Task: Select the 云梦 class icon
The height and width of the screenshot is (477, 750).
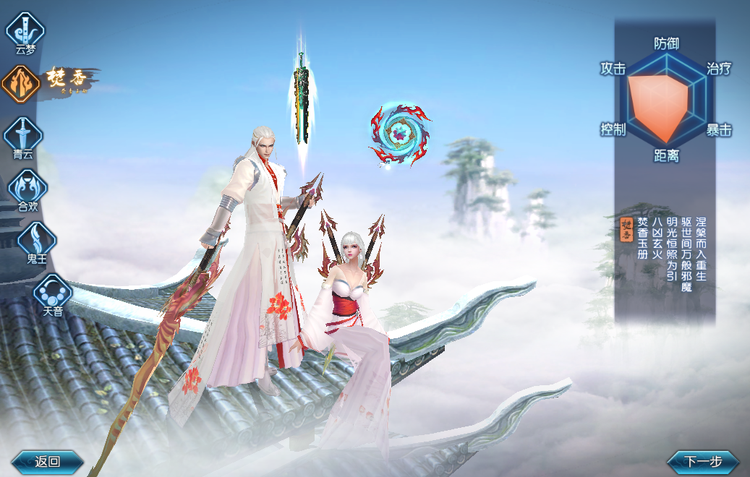Action: [25, 30]
